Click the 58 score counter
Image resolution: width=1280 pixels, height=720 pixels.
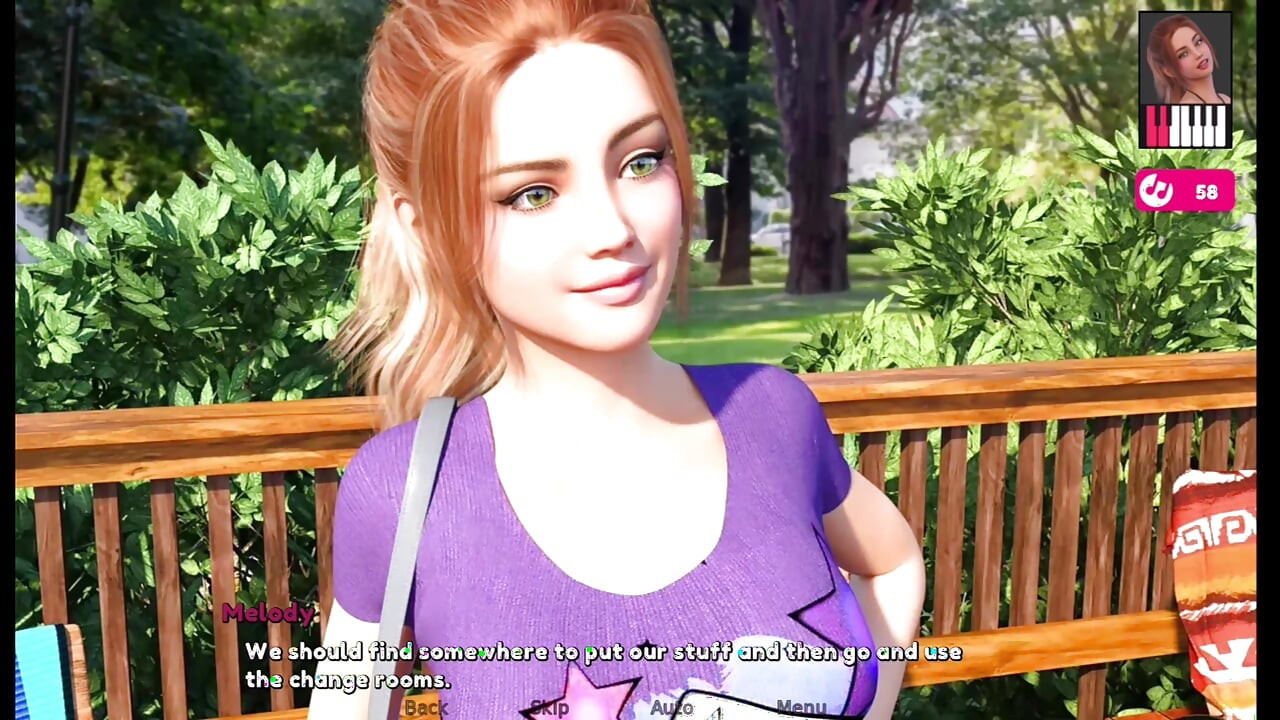point(1206,190)
